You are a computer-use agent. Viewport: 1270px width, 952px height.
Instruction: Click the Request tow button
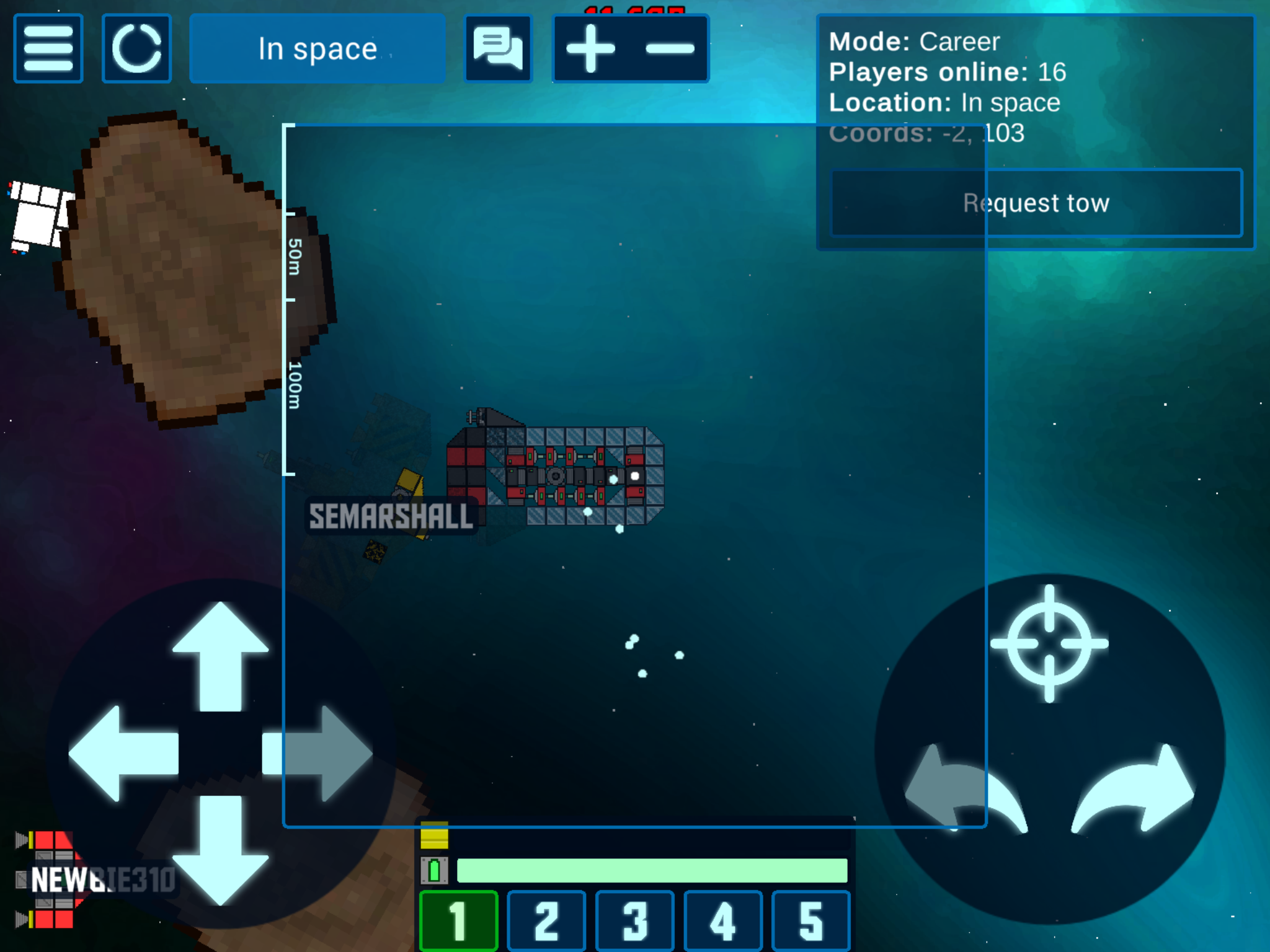[x=1036, y=203]
